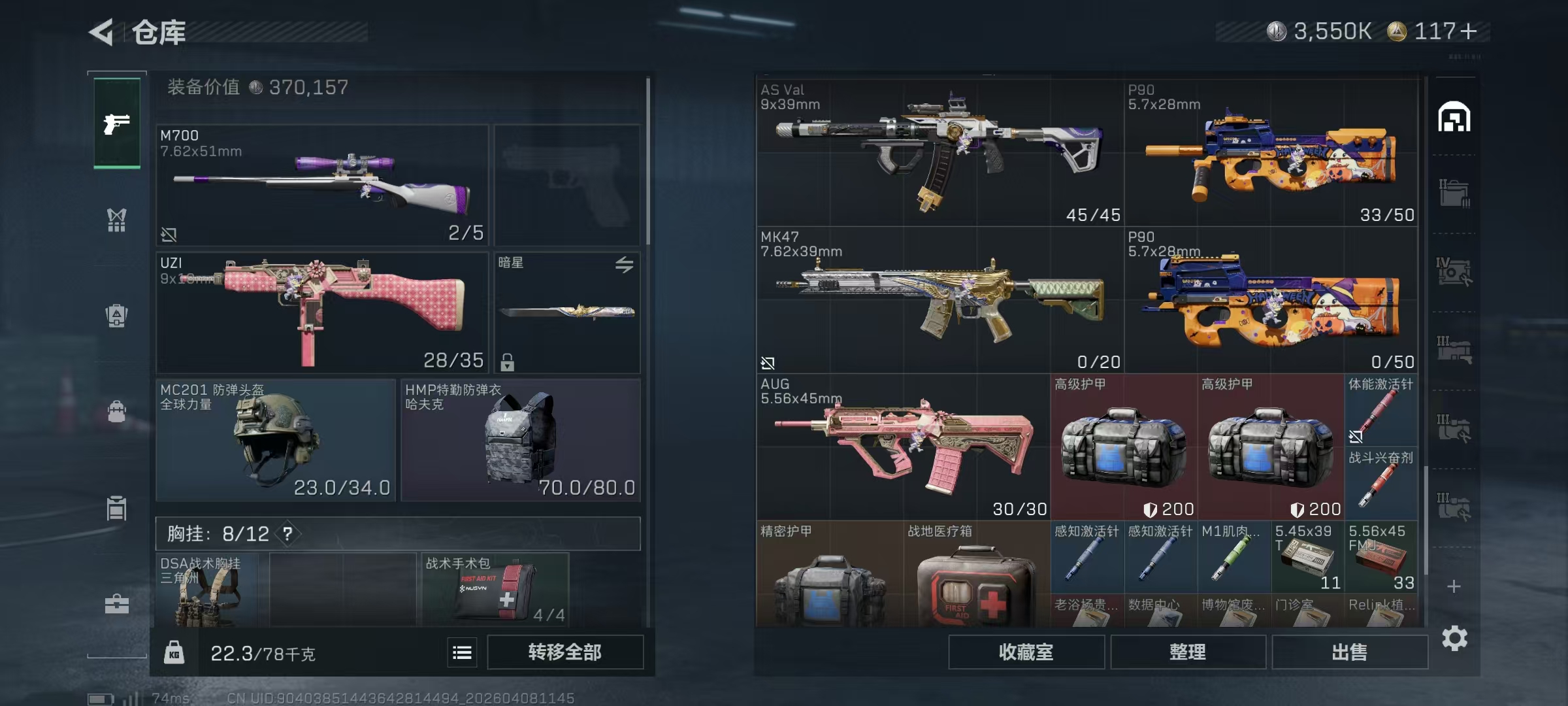Click the 整理 sort button
The image size is (1568, 706).
pos(1187,652)
